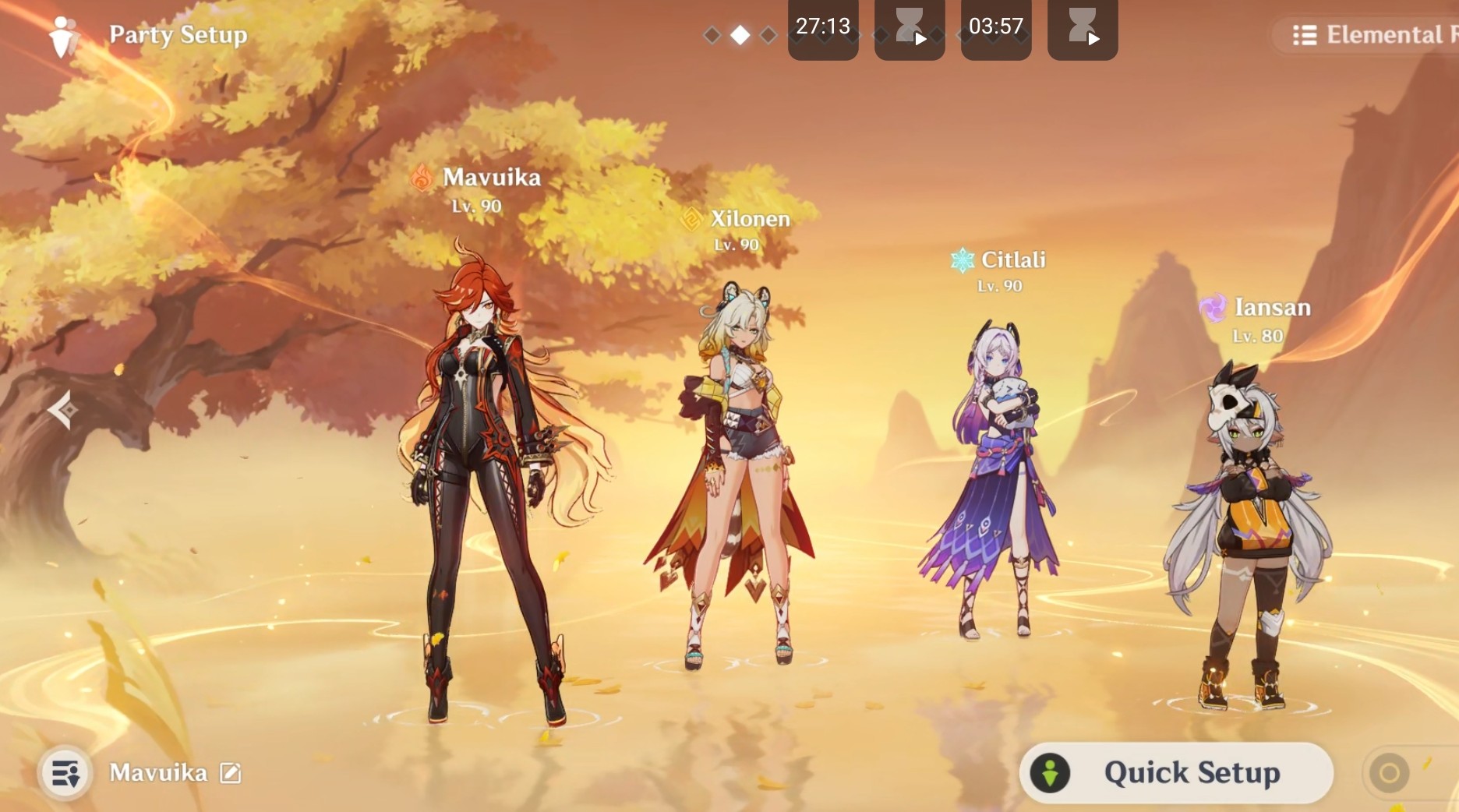
Task: Select Mavuika's name label at bottom left
Action: point(159,773)
